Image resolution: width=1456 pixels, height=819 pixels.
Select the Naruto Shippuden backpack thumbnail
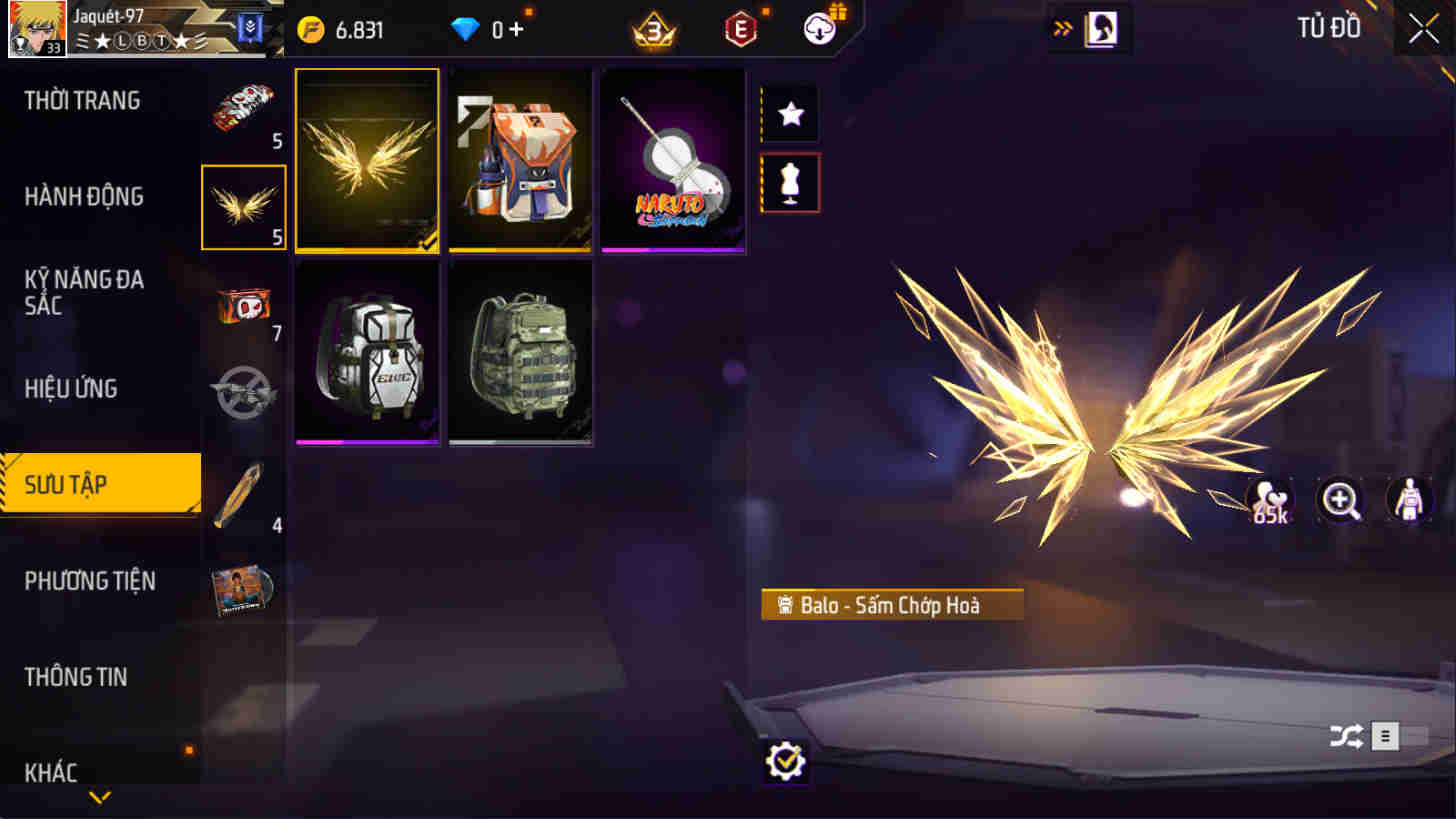click(x=672, y=160)
